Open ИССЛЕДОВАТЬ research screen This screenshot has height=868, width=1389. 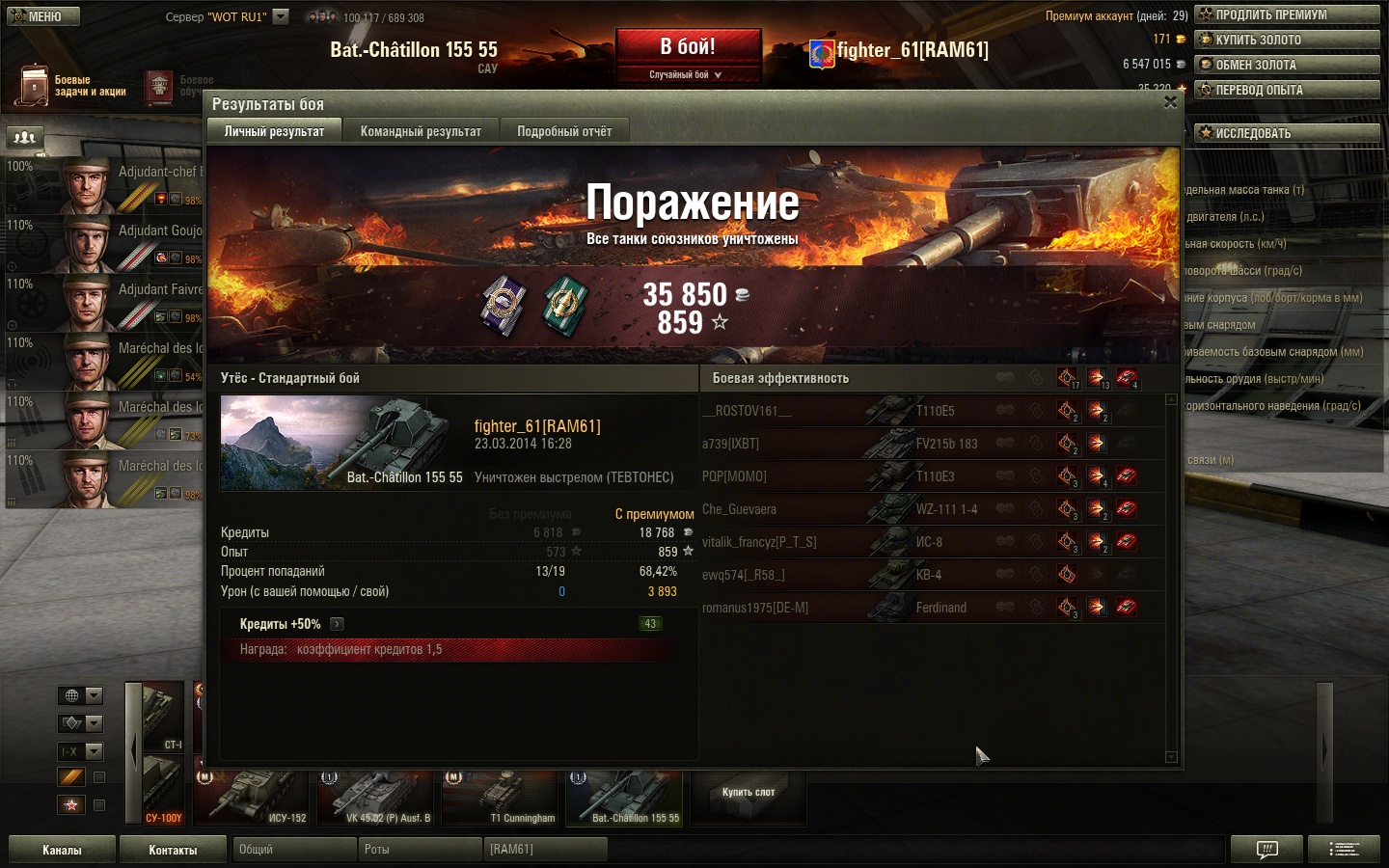(x=1287, y=133)
